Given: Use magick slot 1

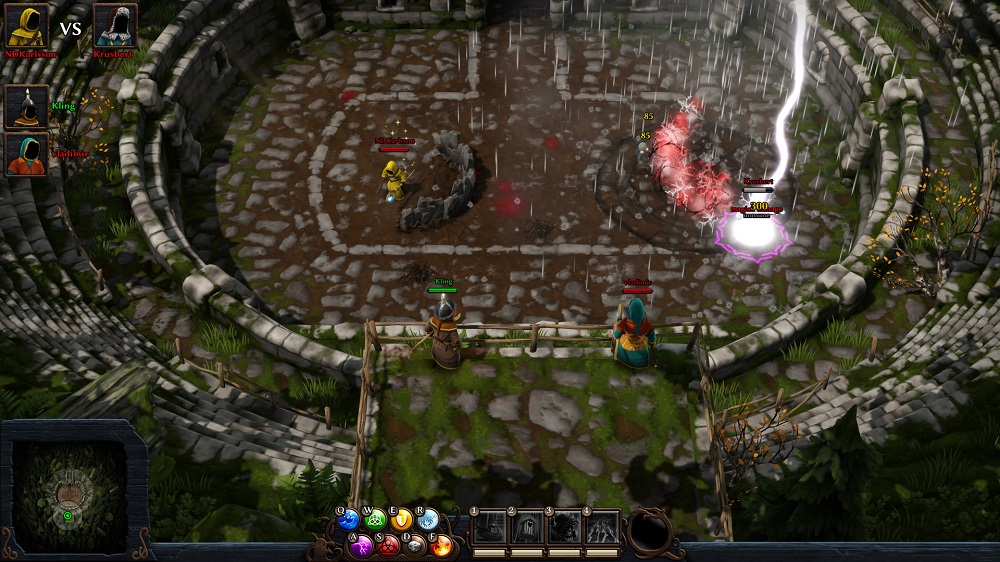Looking at the screenshot, I should point(490,528).
